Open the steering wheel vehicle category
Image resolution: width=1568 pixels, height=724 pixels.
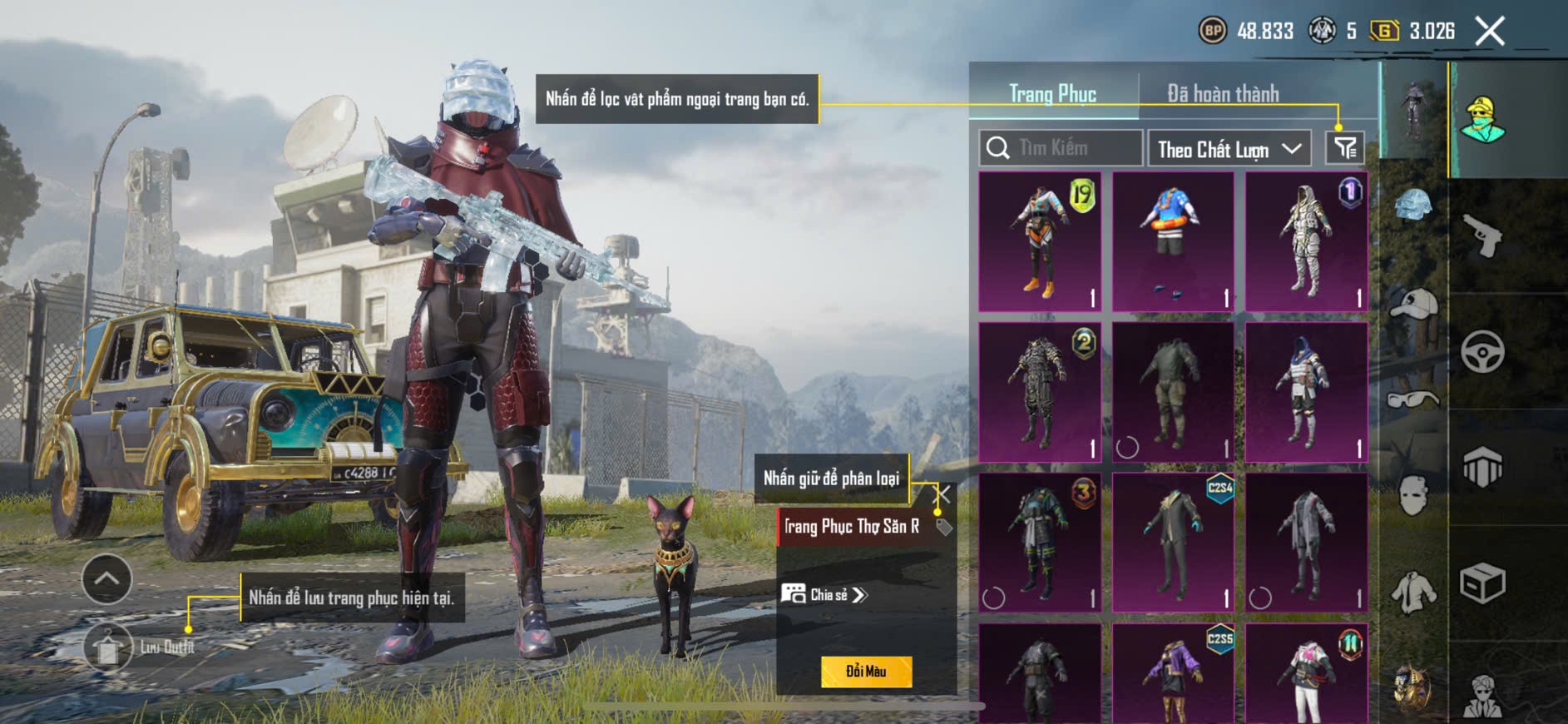[1482, 351]
